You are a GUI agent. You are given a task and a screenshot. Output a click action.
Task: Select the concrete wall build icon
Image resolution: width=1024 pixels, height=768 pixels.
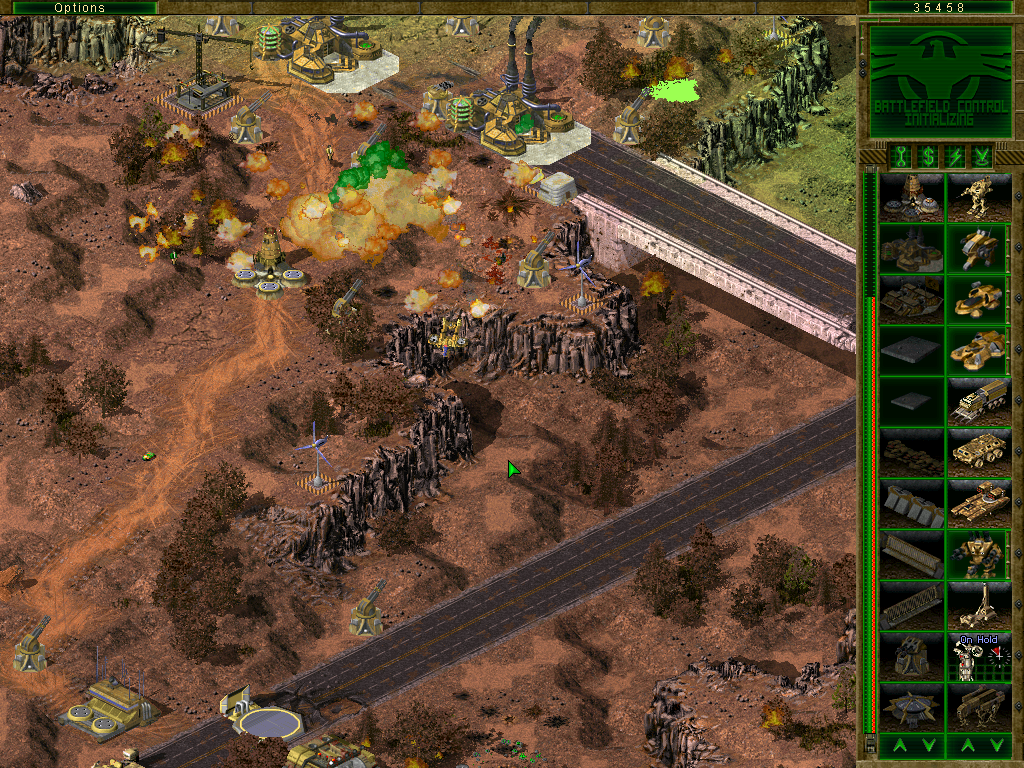tap(912, 503)
